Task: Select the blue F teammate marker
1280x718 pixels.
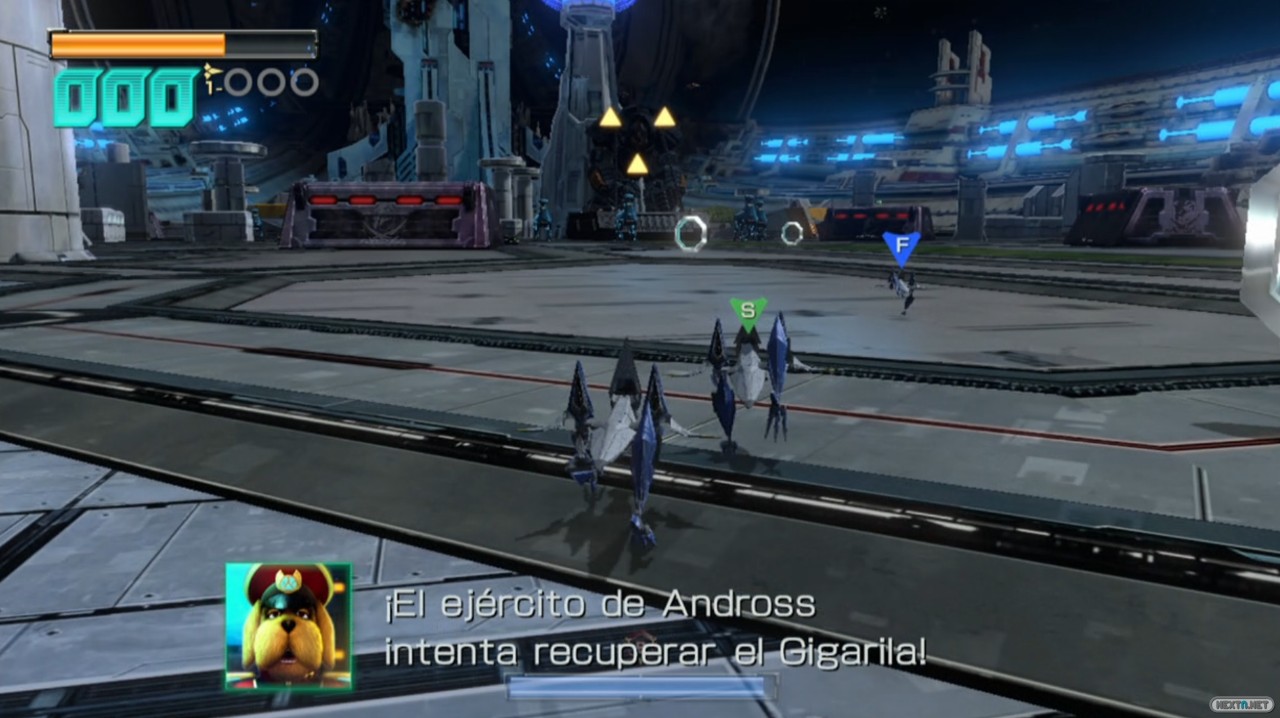Action: [x=900, y=245]
